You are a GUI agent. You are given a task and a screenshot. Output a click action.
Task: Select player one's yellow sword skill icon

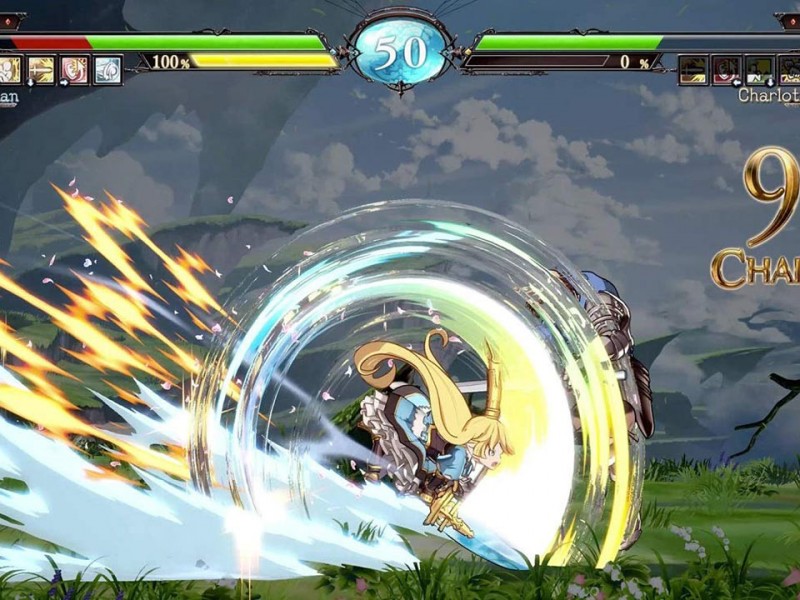(42, 70)
